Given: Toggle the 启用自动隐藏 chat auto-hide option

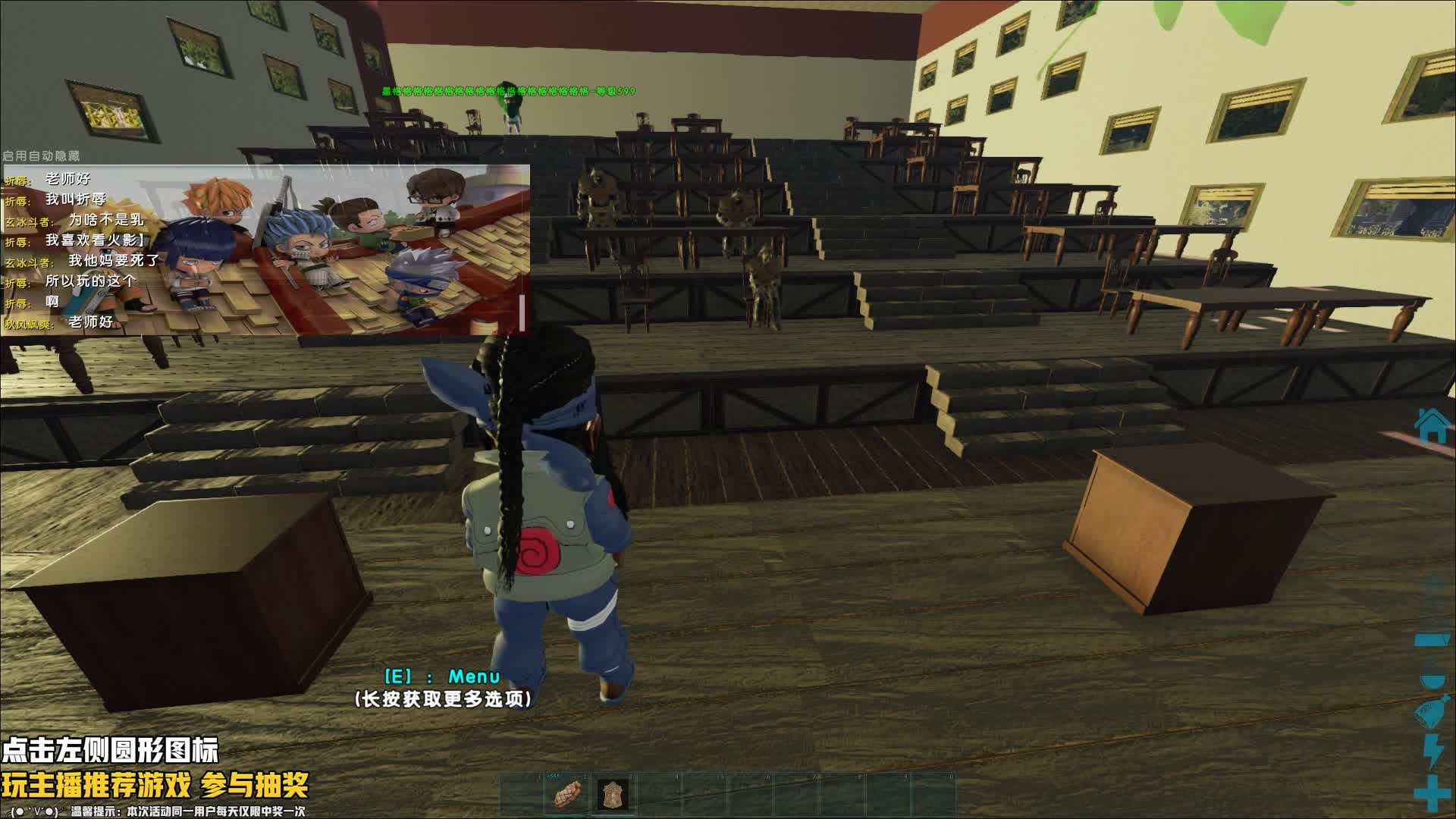Looking at the screenshot, I should (41, 155).
